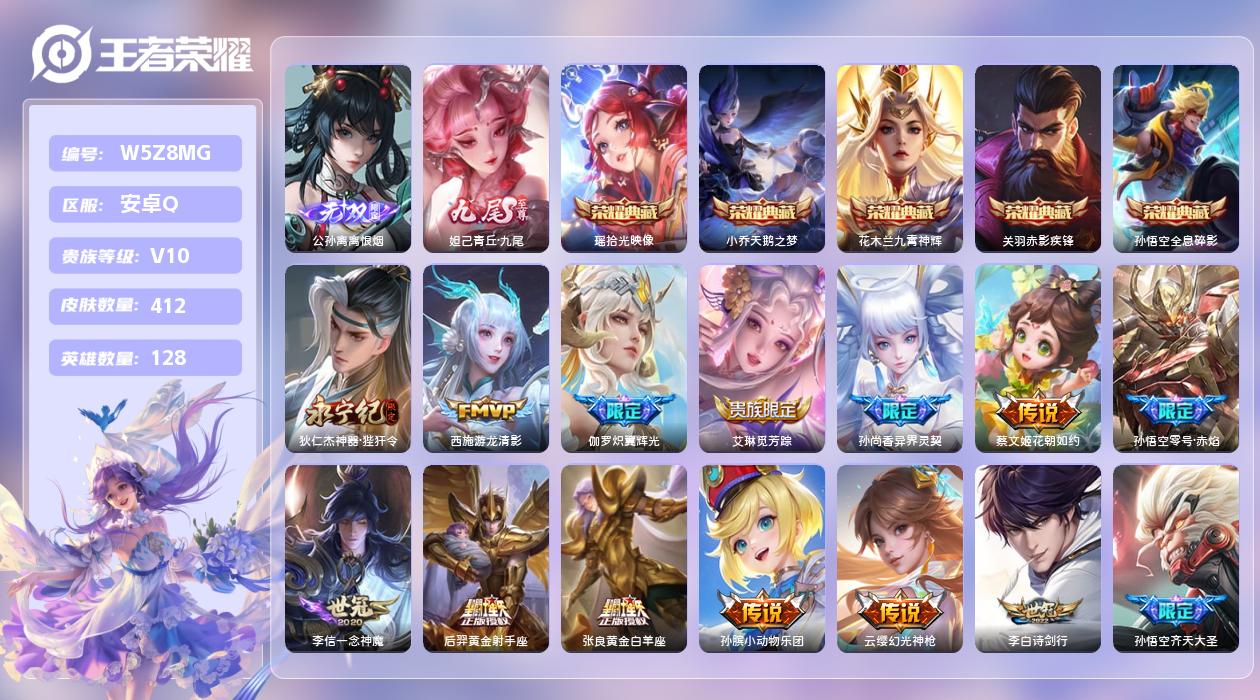Choose the 妲己 青丘·九尾 skin card
This screenshot has height=700, width=1260.
point(486,158)
